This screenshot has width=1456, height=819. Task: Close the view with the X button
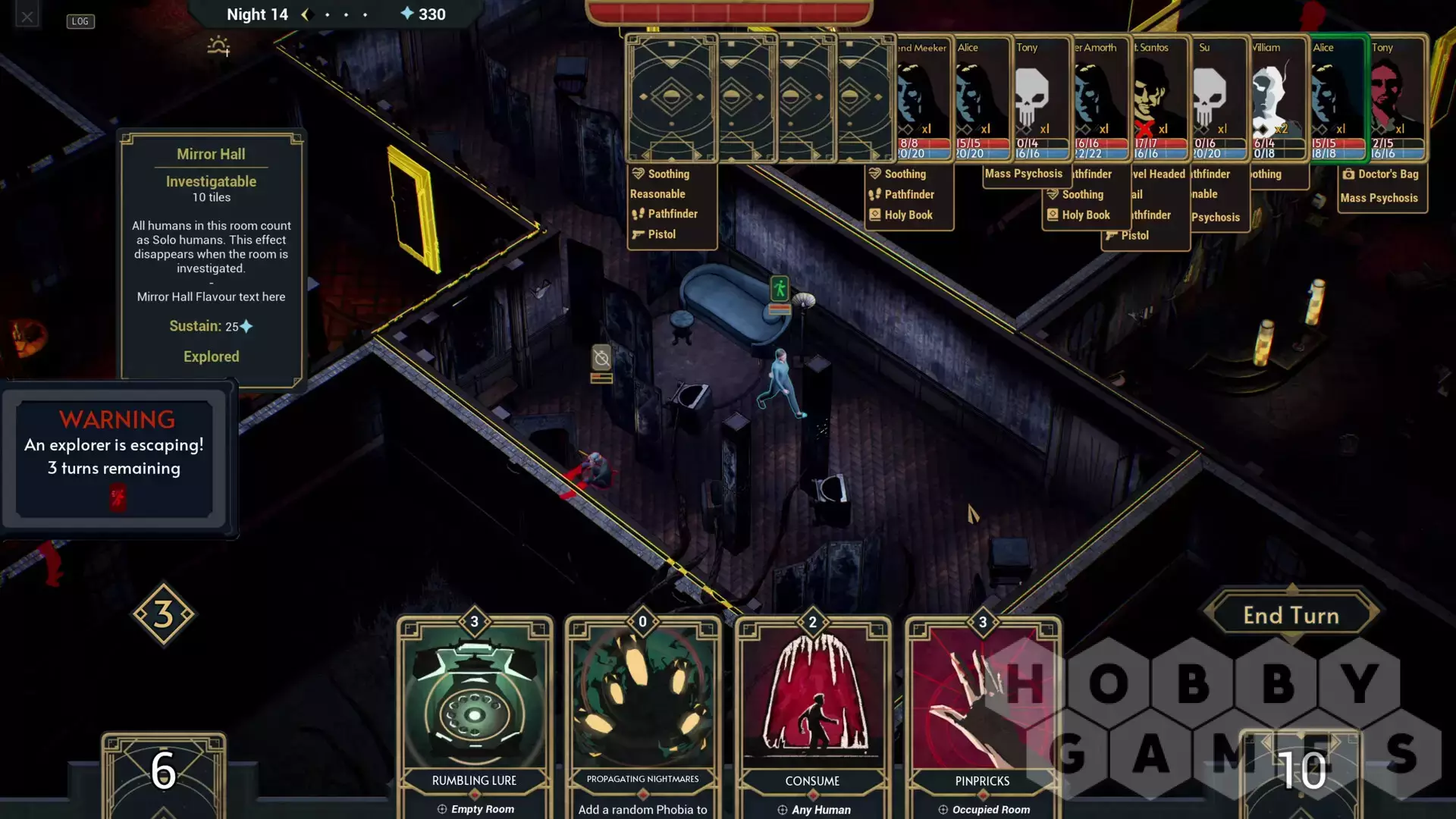pyautogui.click(x=27, y=16)
